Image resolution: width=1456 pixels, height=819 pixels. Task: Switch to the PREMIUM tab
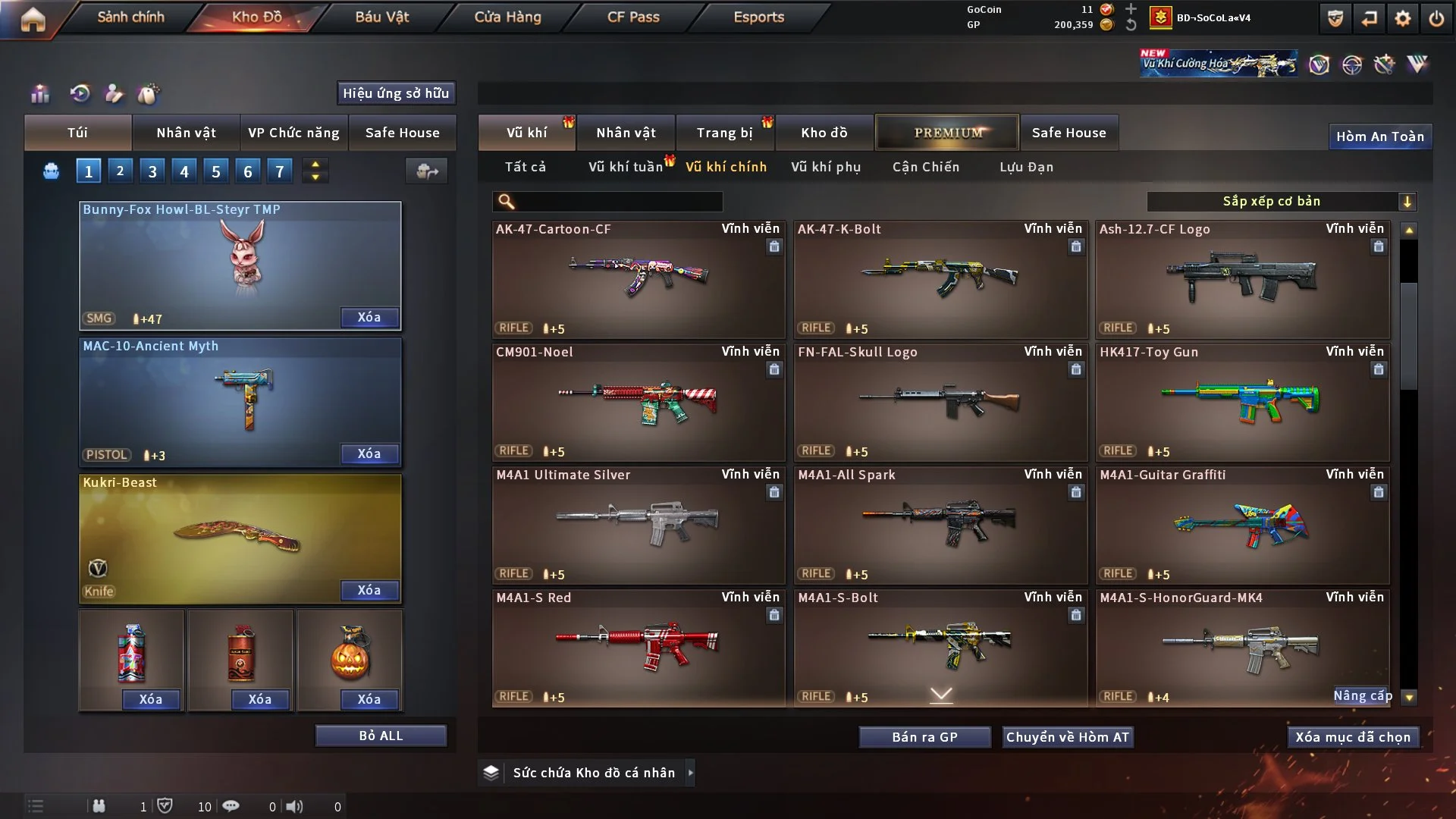pos(947,133)
